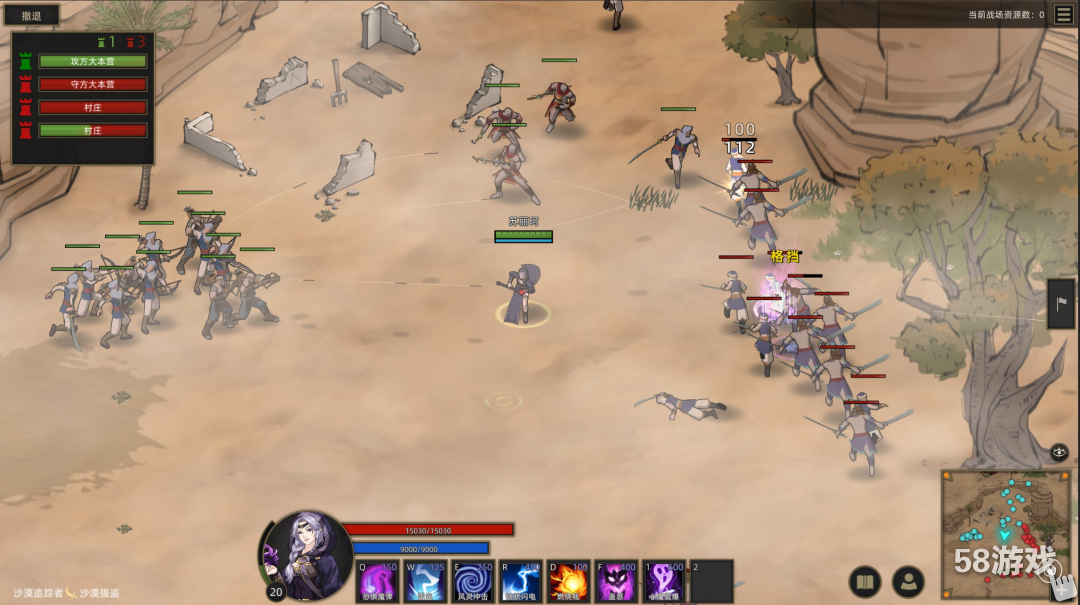Click the flag button on the right edge

[1064, 303]
